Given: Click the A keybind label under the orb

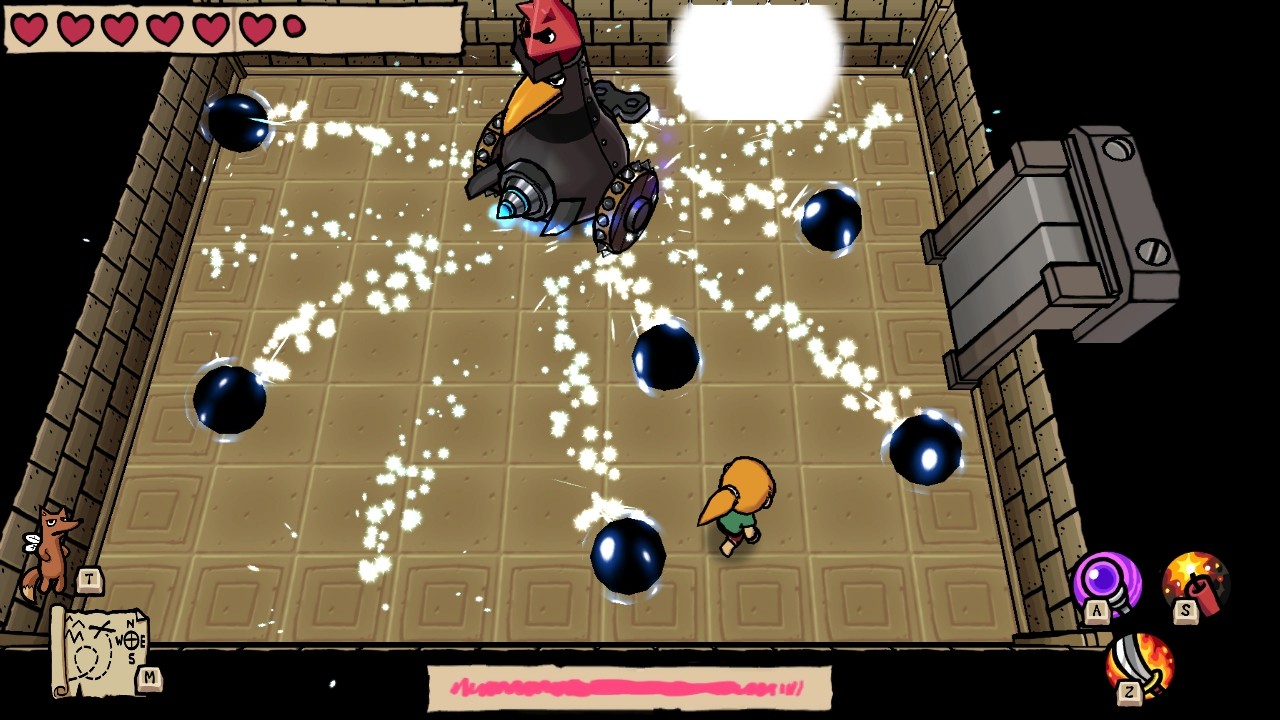Looking at the screenshot, I should pyautogui.click(x=1096, y=611).
